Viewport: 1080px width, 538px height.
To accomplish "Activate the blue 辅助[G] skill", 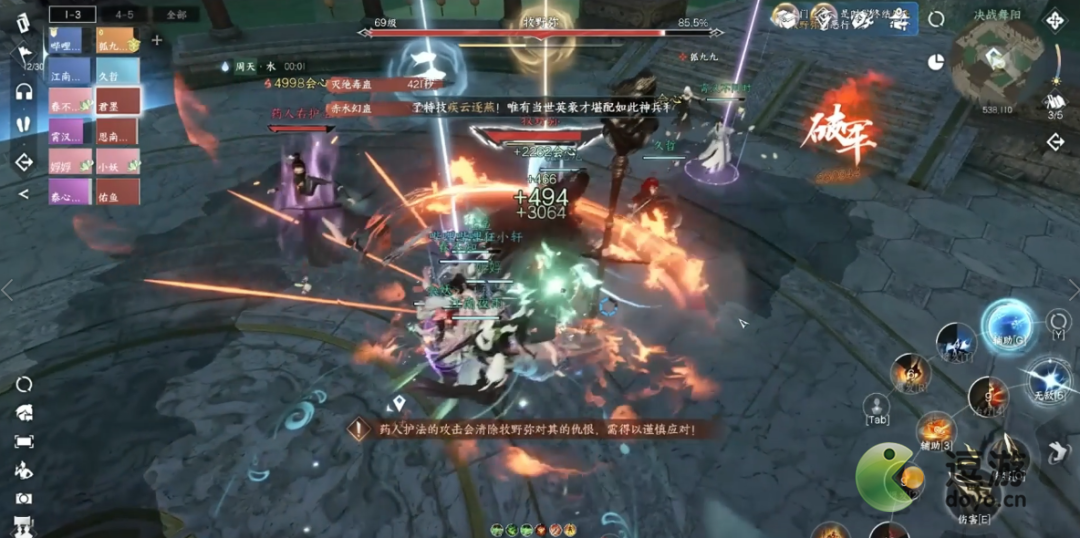I will click(1006, 326).
